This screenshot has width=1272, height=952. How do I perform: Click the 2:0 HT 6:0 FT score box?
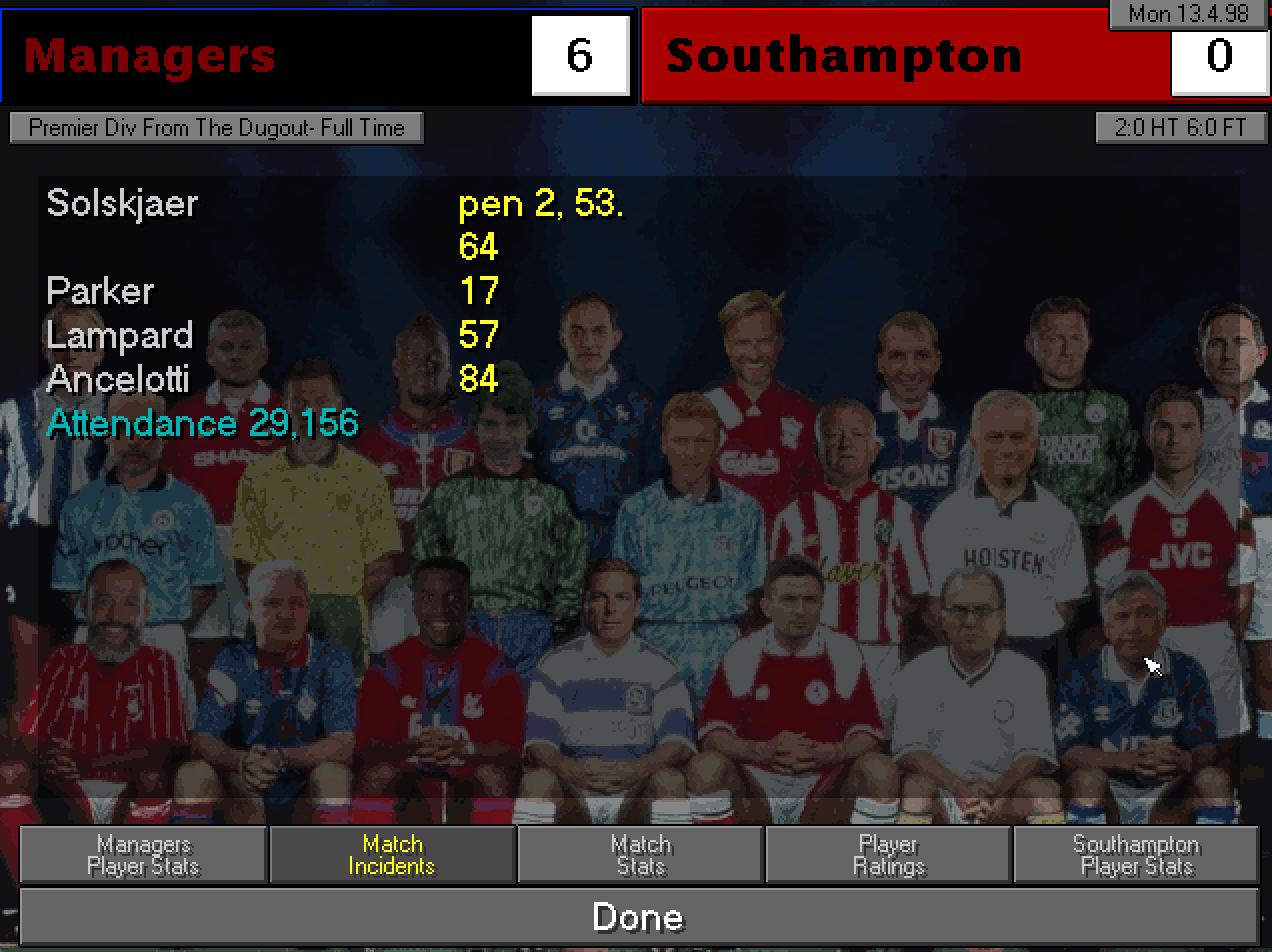(1180, 128)
